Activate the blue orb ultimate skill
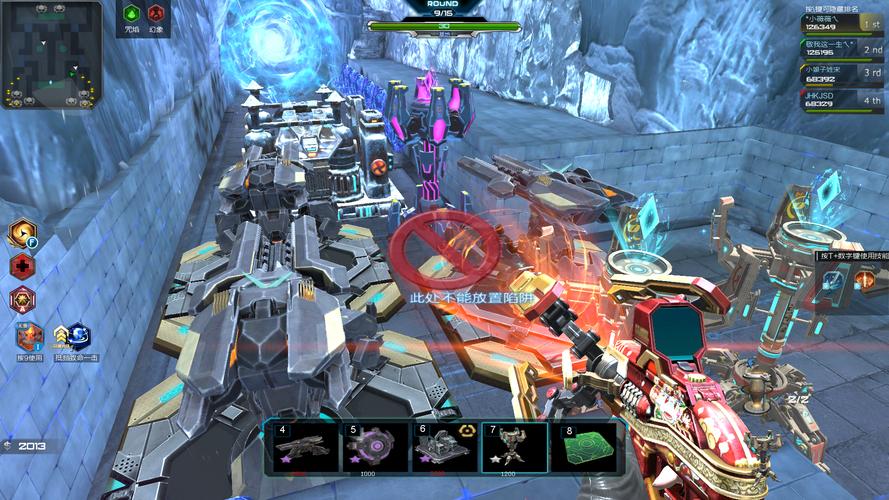Image resolution: width=889 pixels, height=500 pixels. pyautogui.click(x=76, y=335)
